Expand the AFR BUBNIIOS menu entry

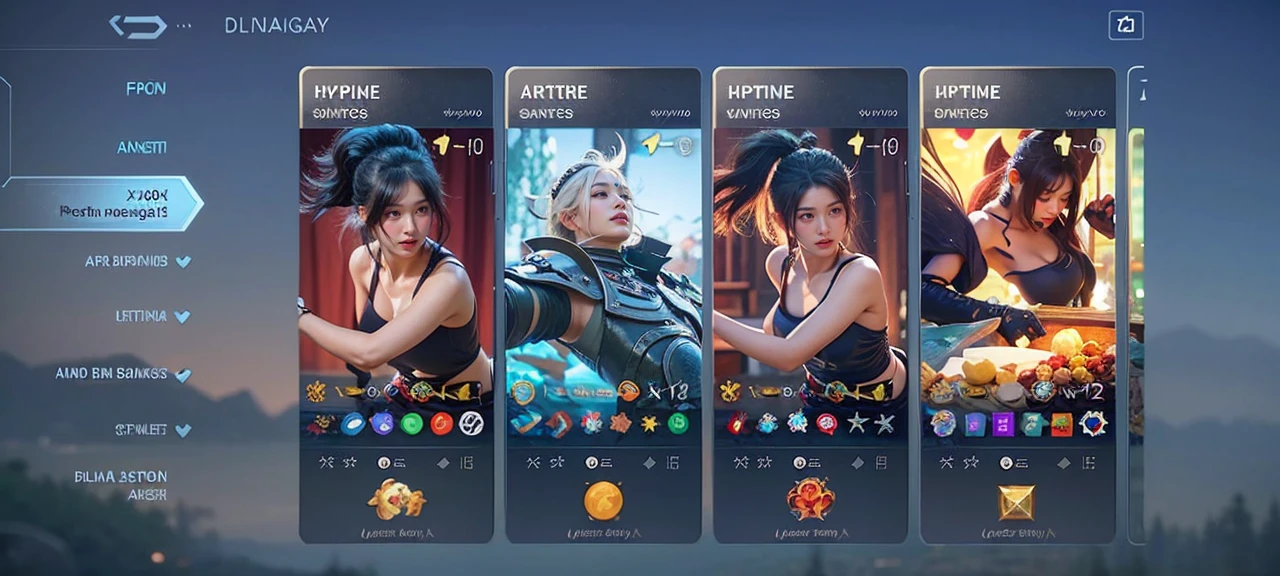[138, 261]
